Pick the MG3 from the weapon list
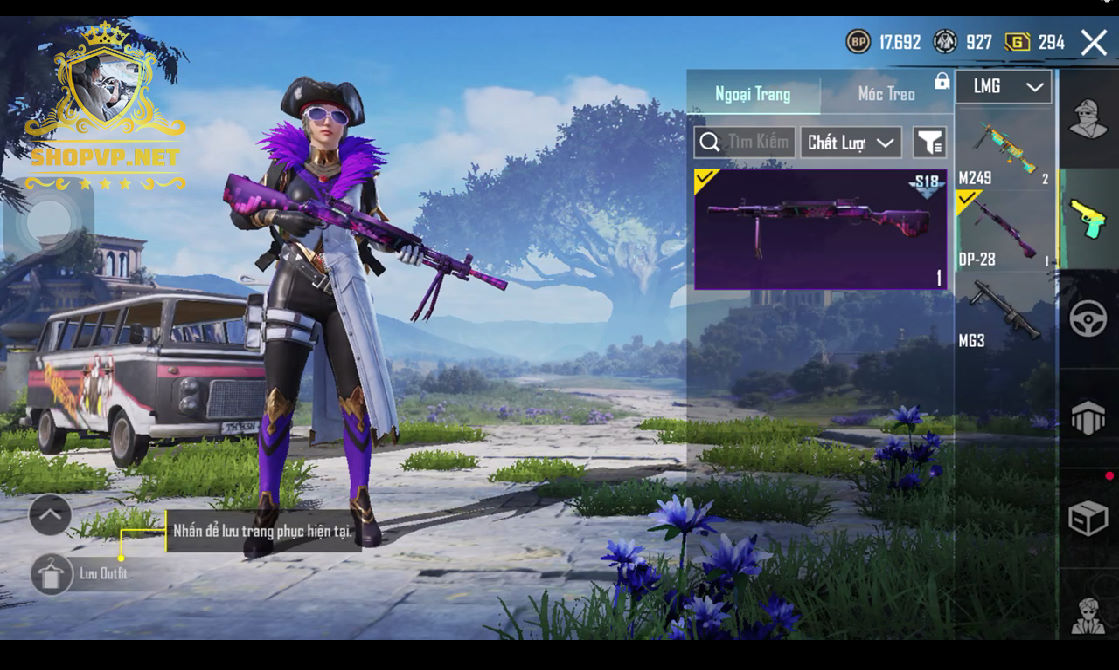The image size is (1119, 670). point(1004,314)
